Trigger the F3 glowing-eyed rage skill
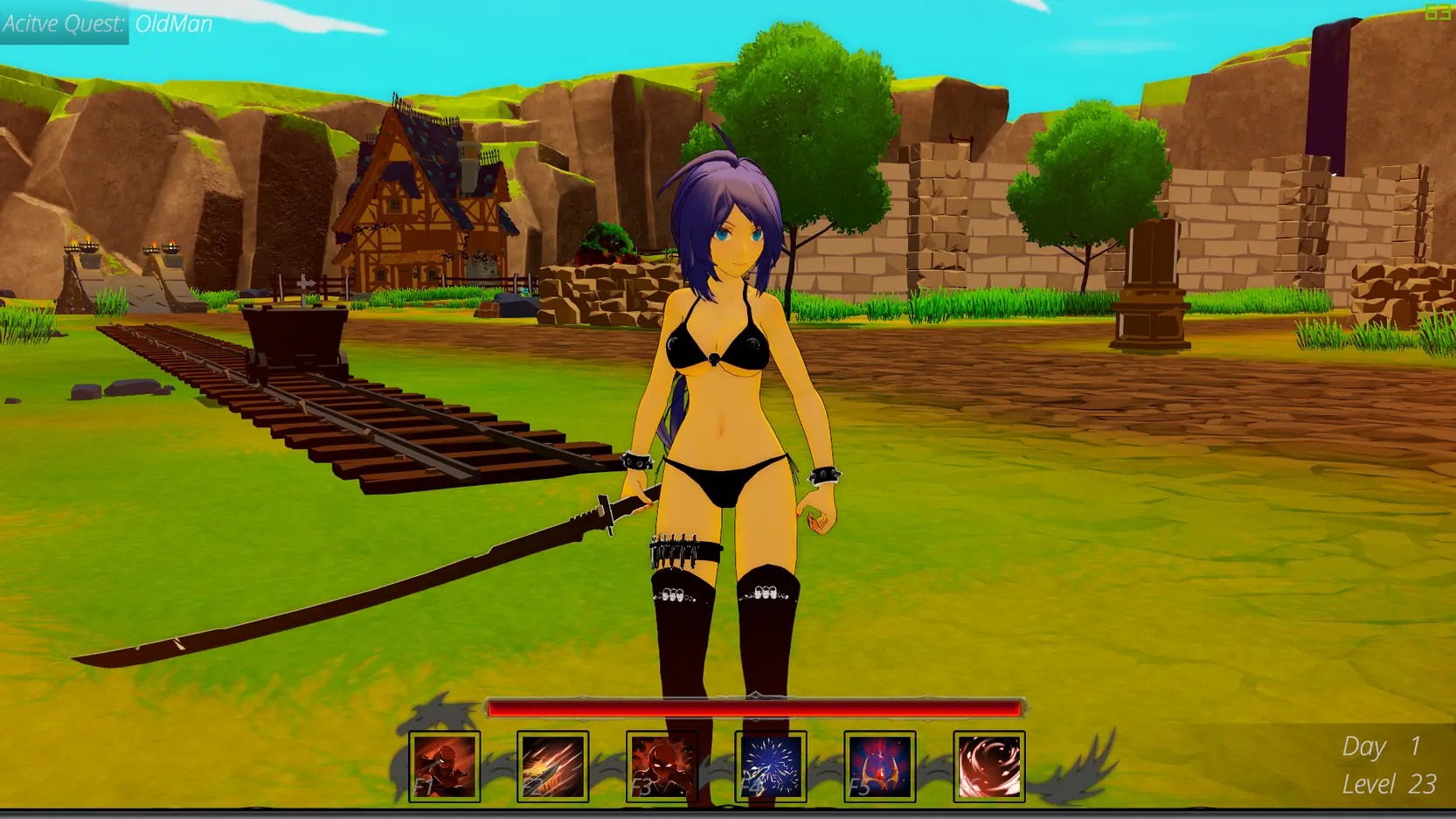Screen dimensions: 1456x819 [662, 767]
